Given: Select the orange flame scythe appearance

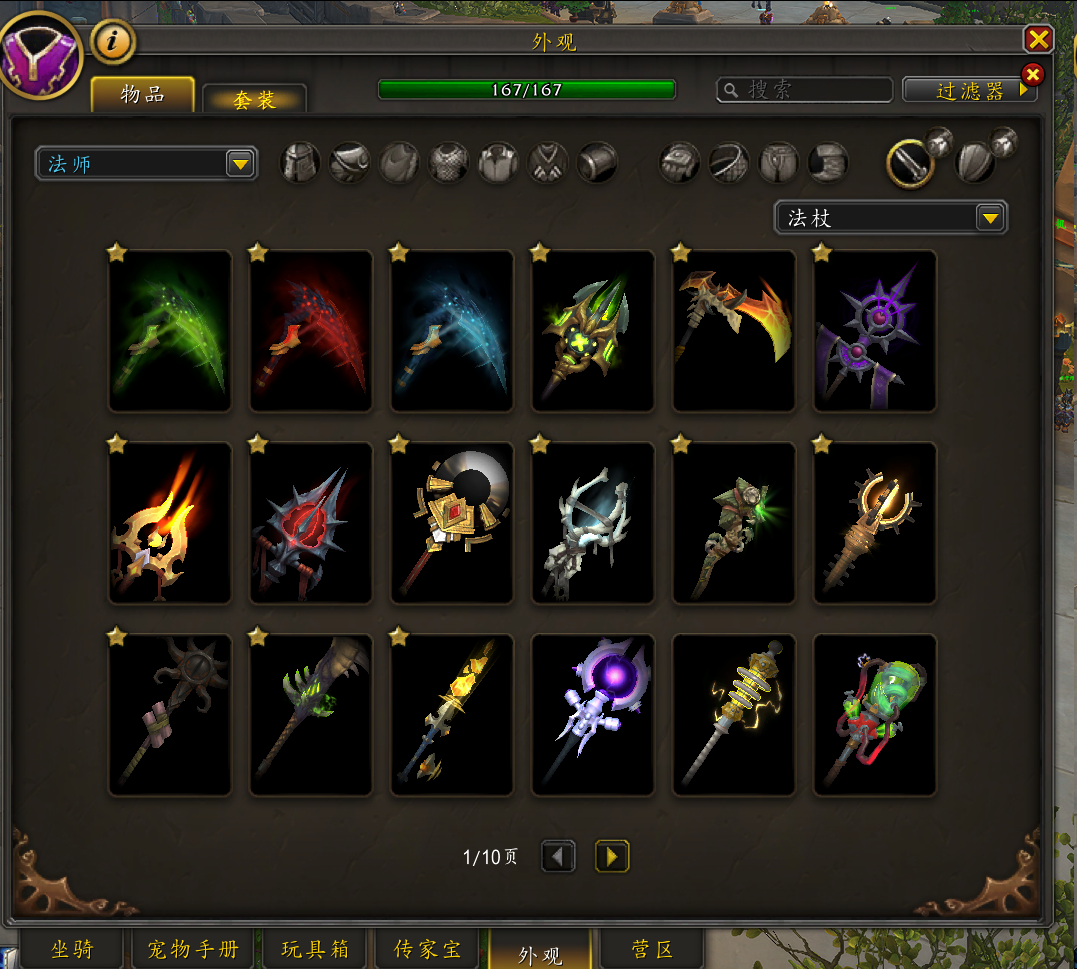Looking at the screenshot, I should click(x=734, y=331).
